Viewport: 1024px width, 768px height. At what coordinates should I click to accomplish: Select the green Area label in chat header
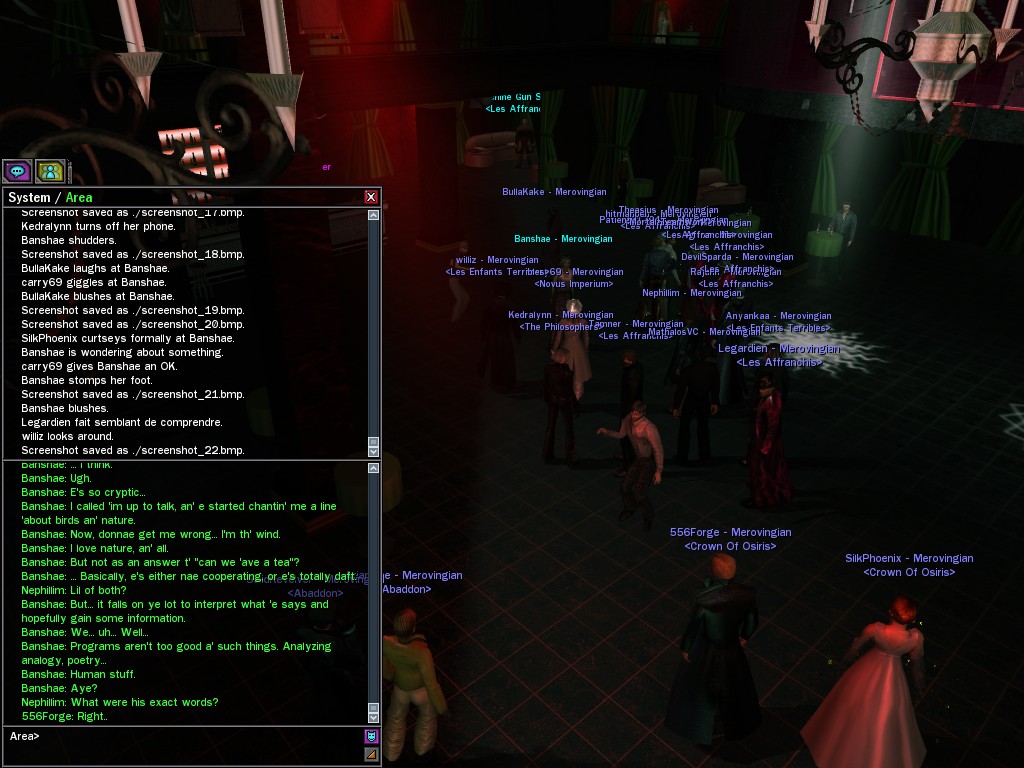pyautogui.click(x=79, y=198)
